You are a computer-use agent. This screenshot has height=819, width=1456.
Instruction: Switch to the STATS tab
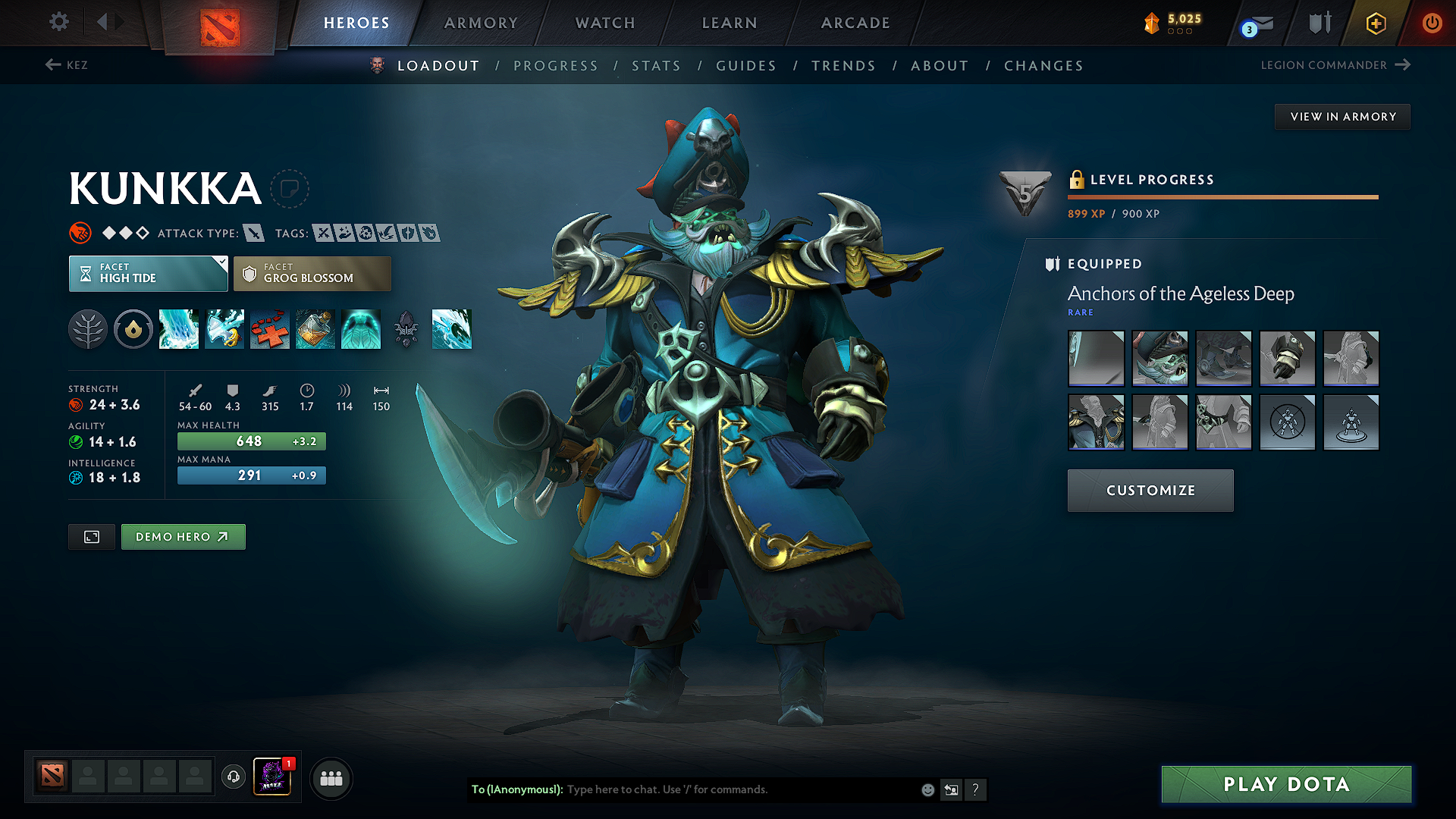656,66
